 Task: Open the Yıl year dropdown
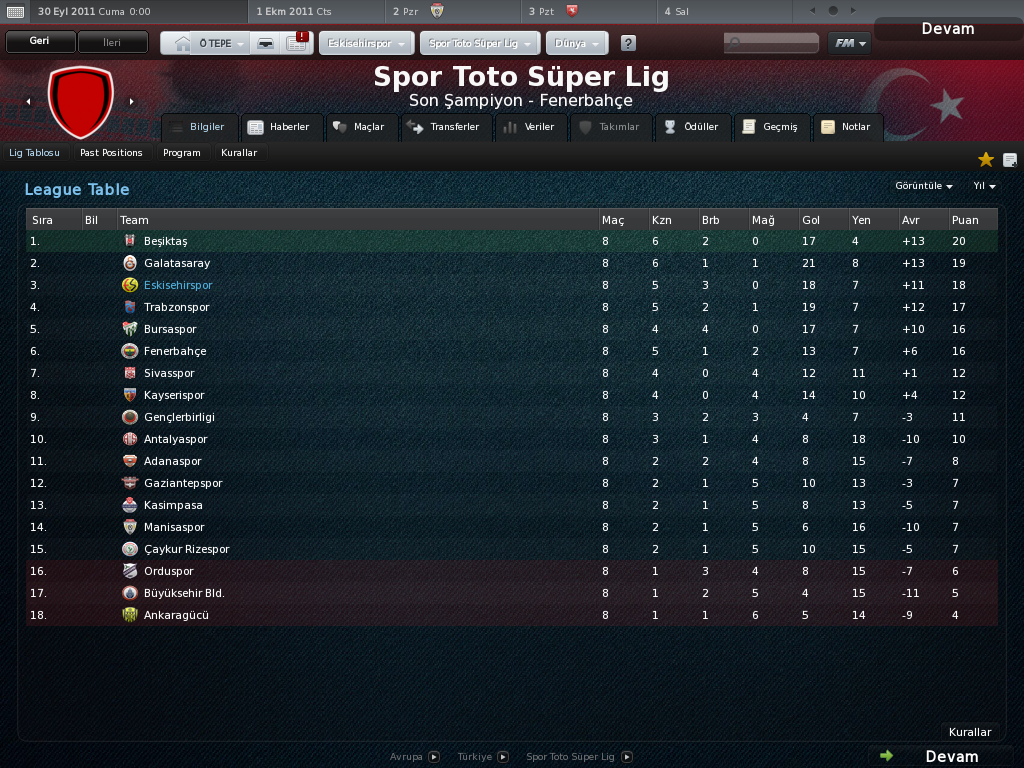[984, 186]
